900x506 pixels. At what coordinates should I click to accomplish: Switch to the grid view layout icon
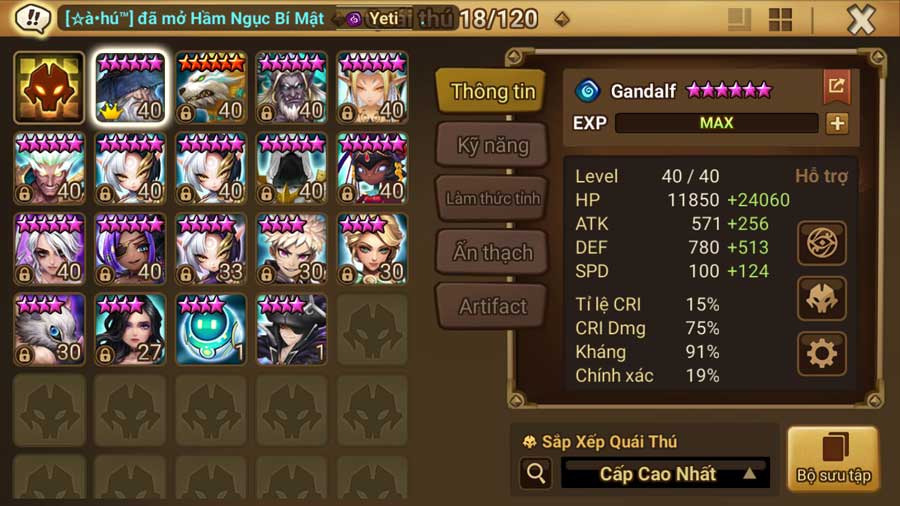pos(780,19)
